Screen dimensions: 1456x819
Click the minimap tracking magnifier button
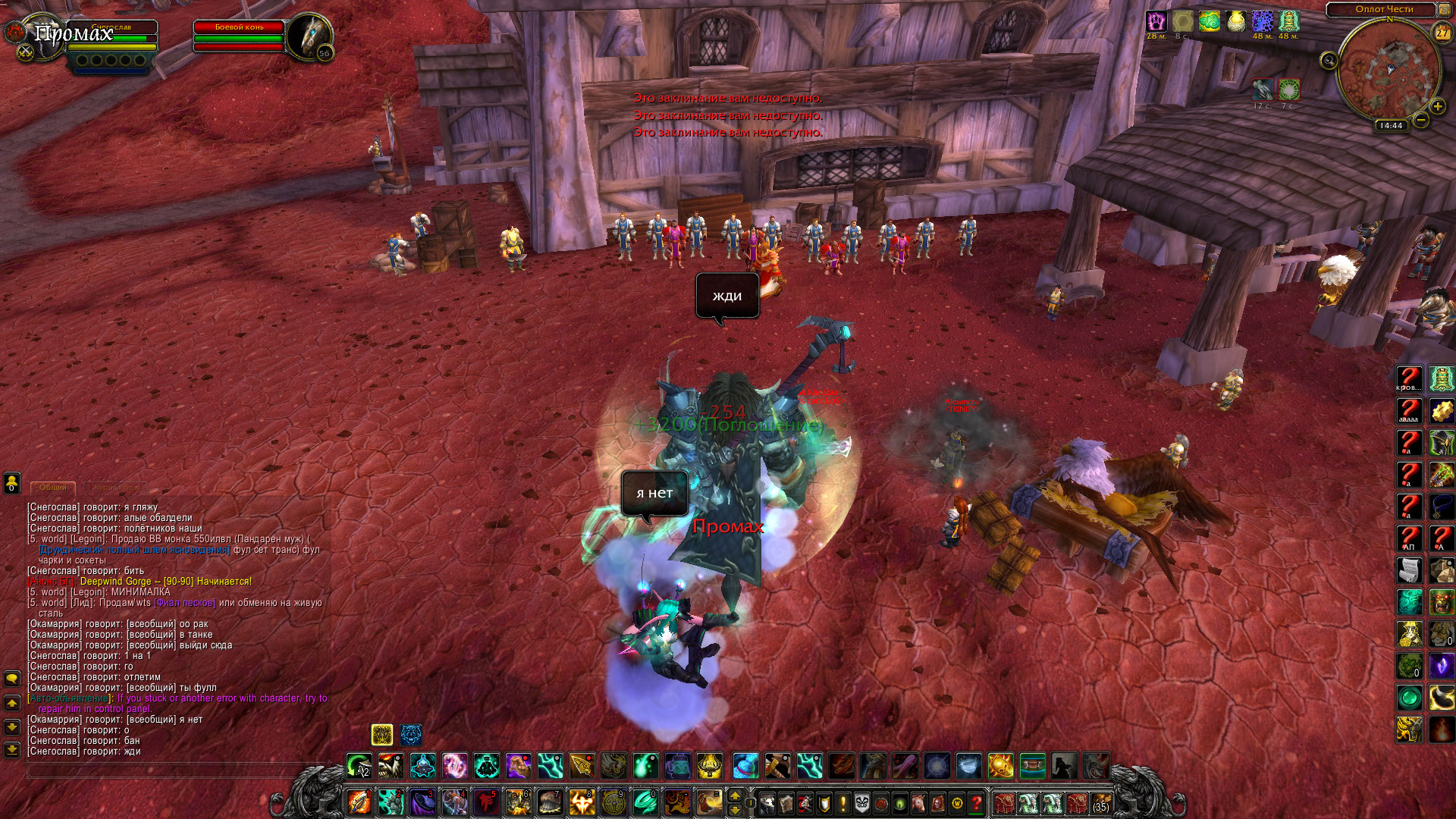click(1329, 61)
